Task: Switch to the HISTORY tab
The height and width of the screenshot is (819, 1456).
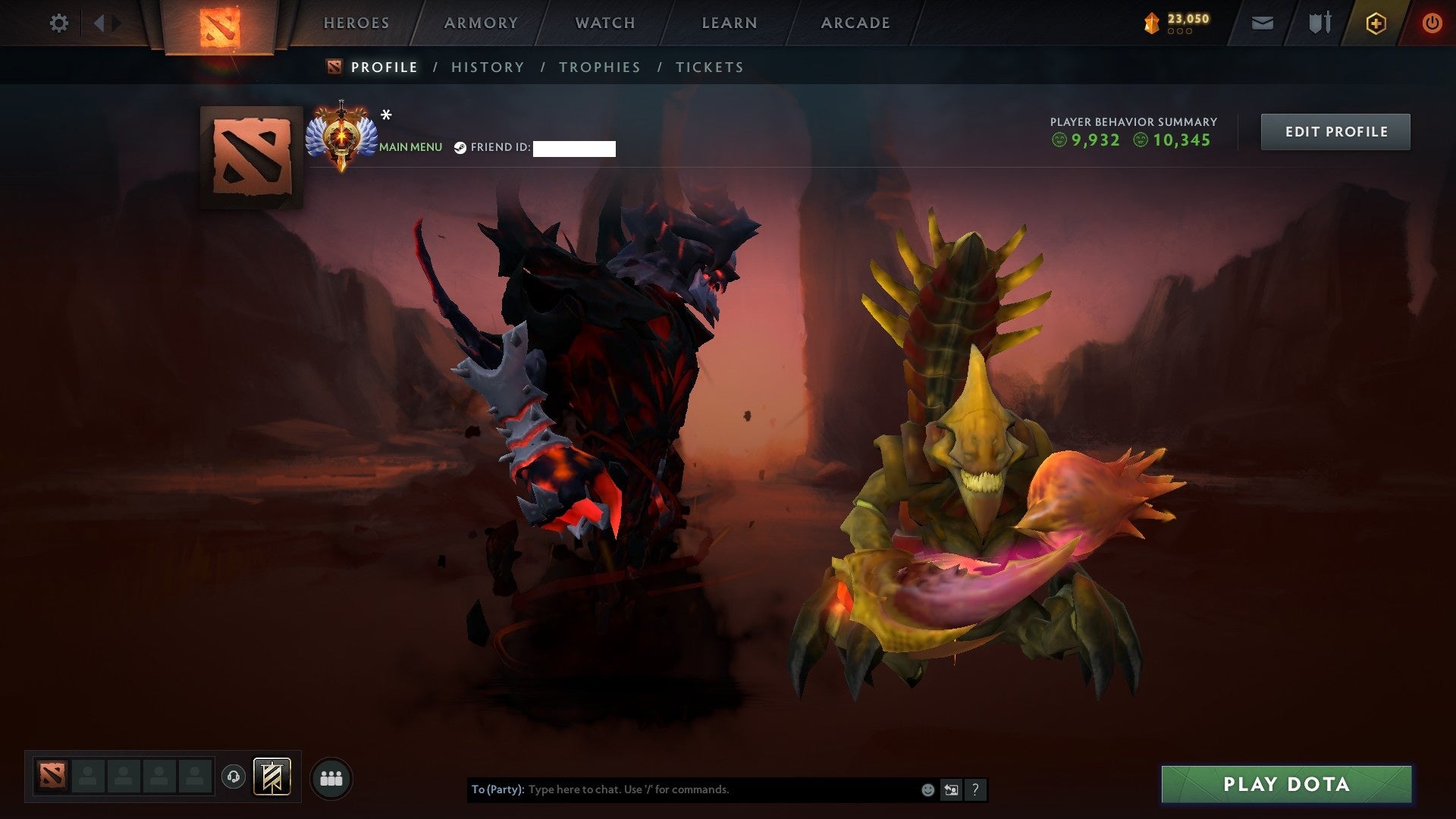Action: pyautogui.click(x=487, y=67)
